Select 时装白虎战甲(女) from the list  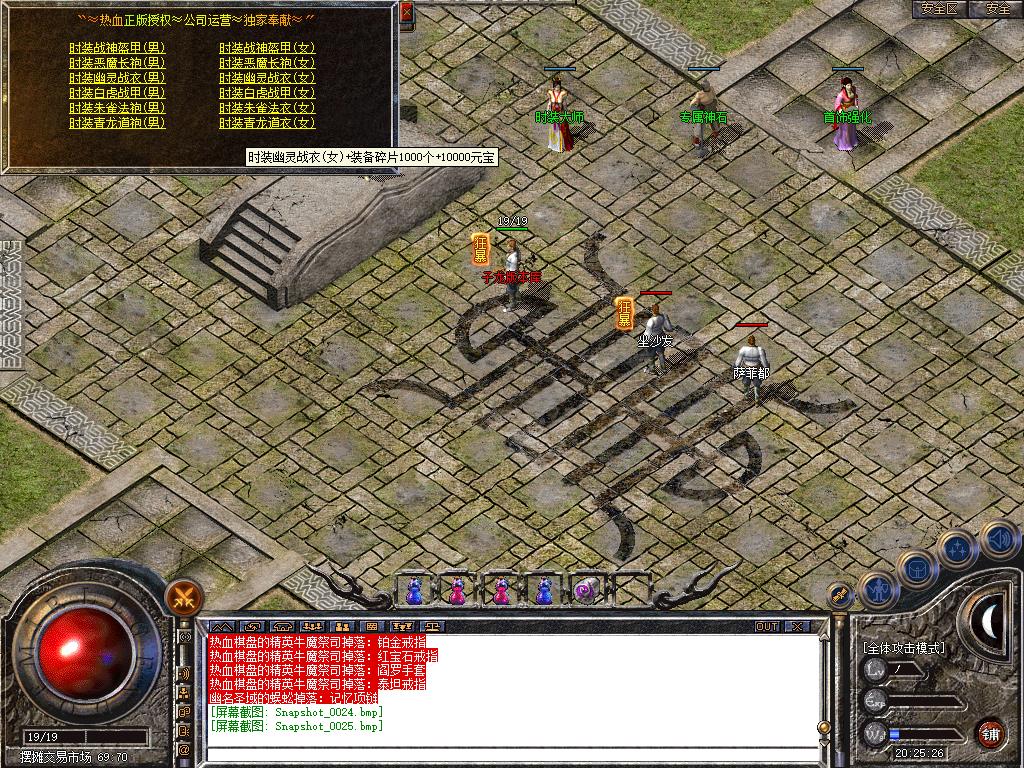267,92
